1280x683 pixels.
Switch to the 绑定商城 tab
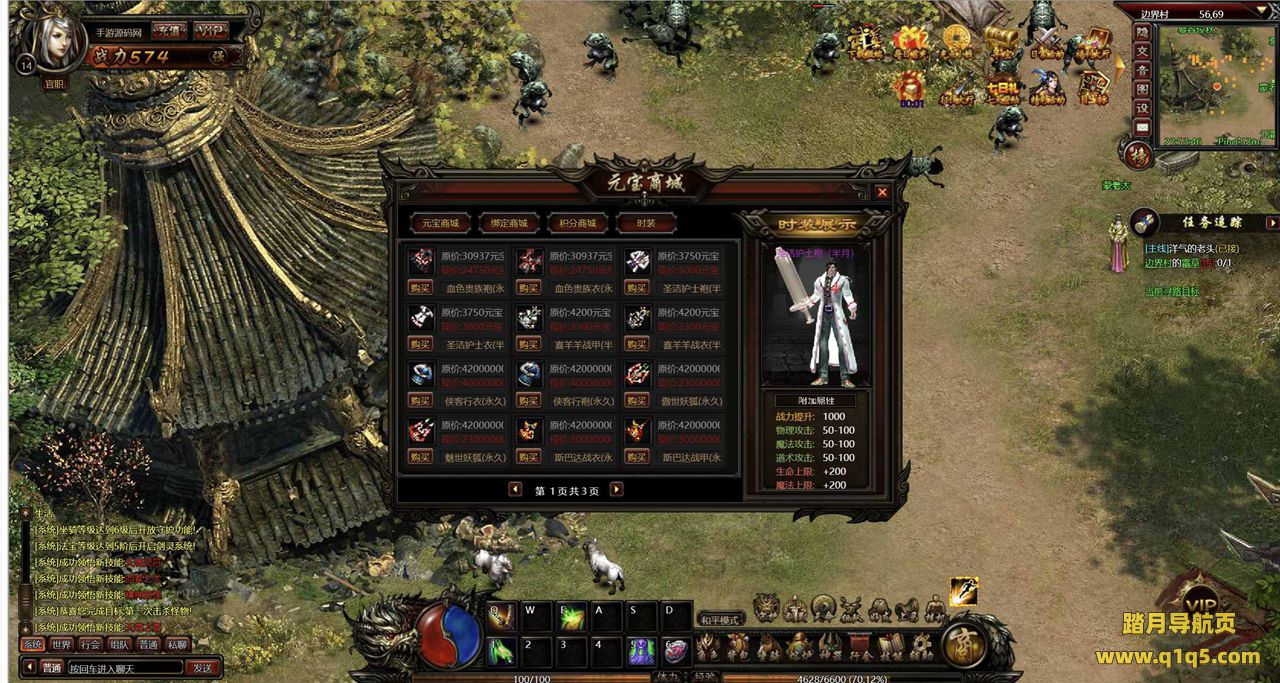pyautogui.click(x=509, y=223)
